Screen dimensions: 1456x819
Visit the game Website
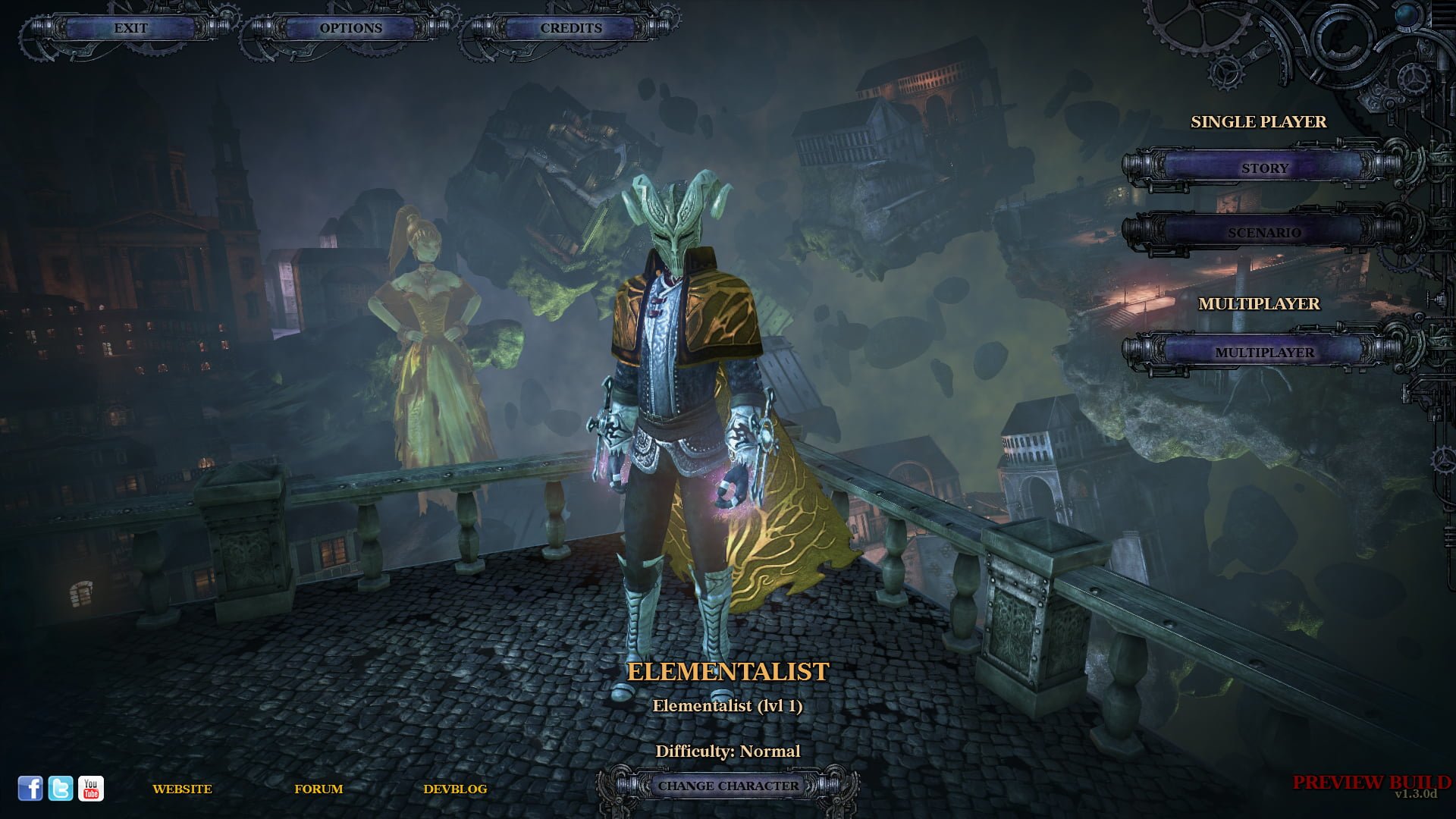click(182, 789)
